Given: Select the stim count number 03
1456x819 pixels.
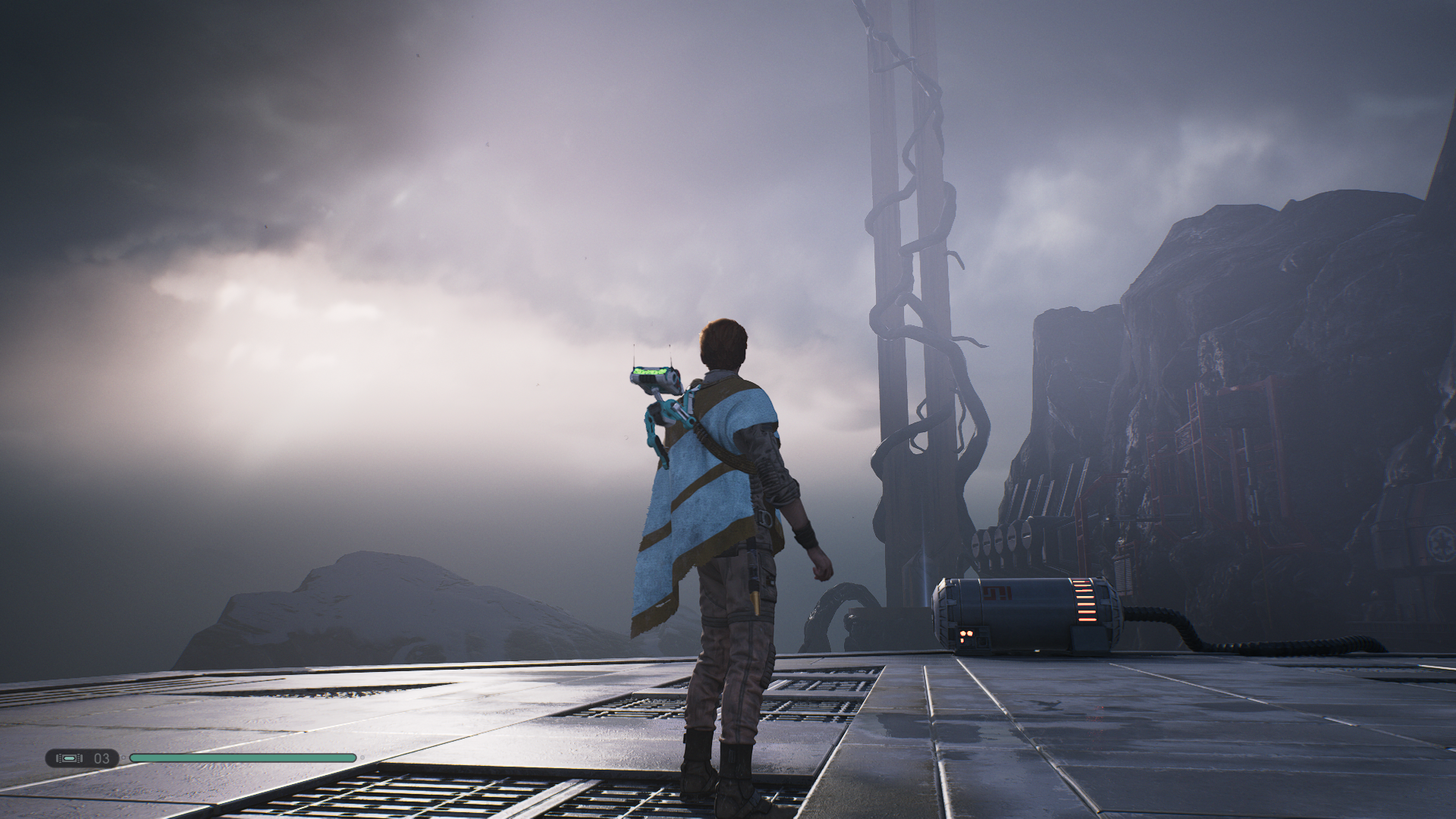Looking at the screenshot, I should pos(100,758).
